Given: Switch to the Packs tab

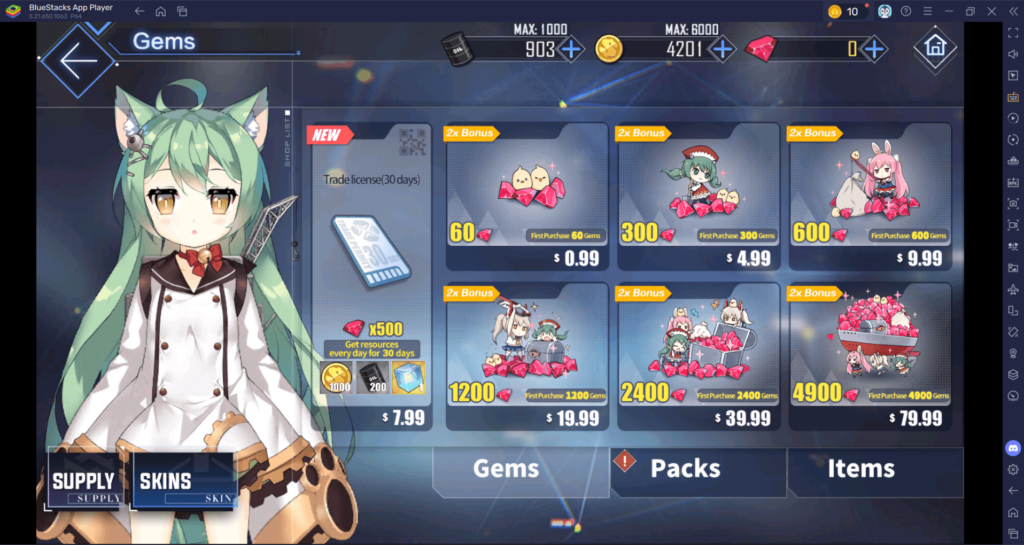Looking at the screenshot, I should coord(686,468).
